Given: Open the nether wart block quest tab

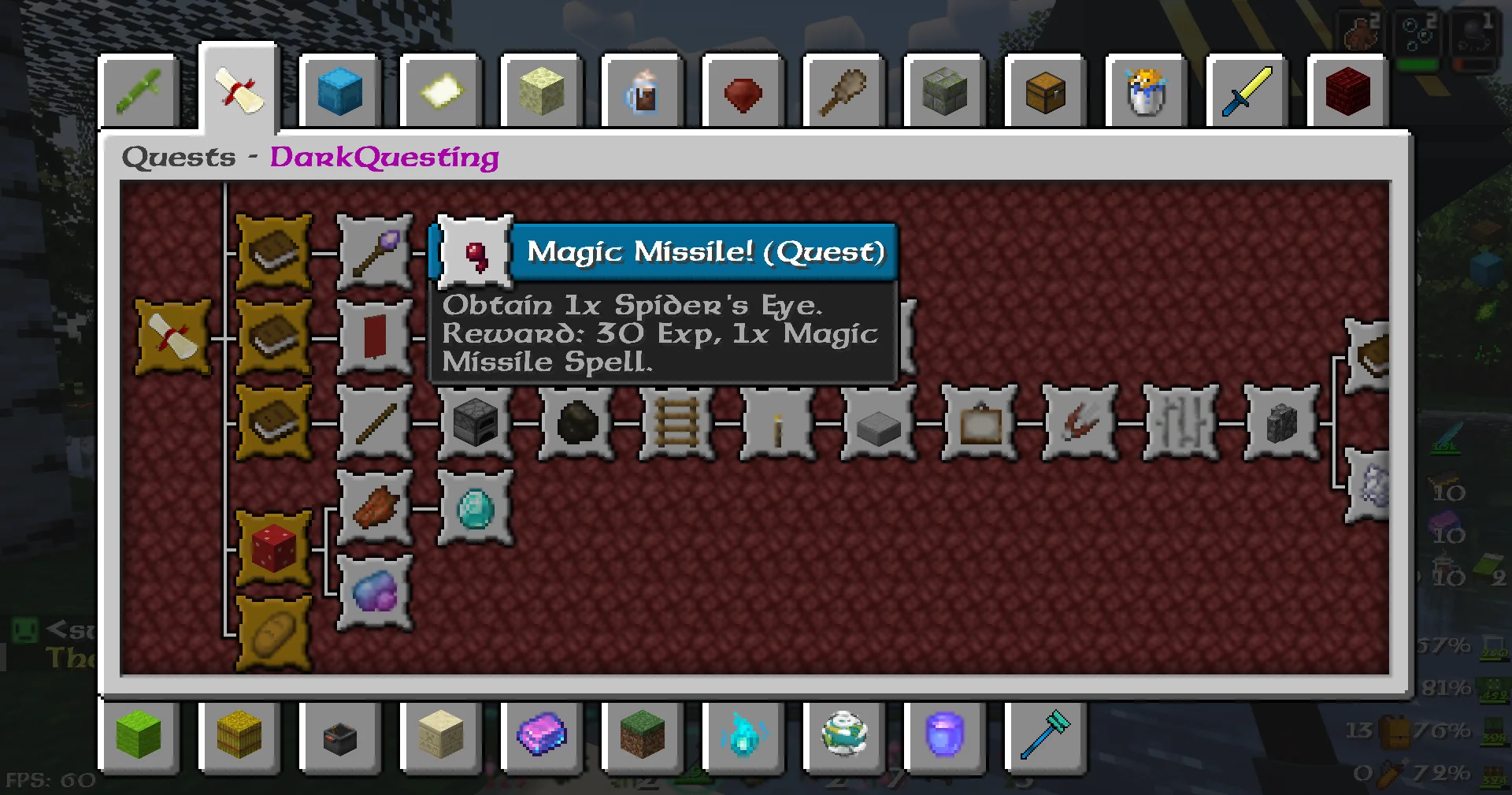Looking at the screenshot, I should click(1347, 91).
